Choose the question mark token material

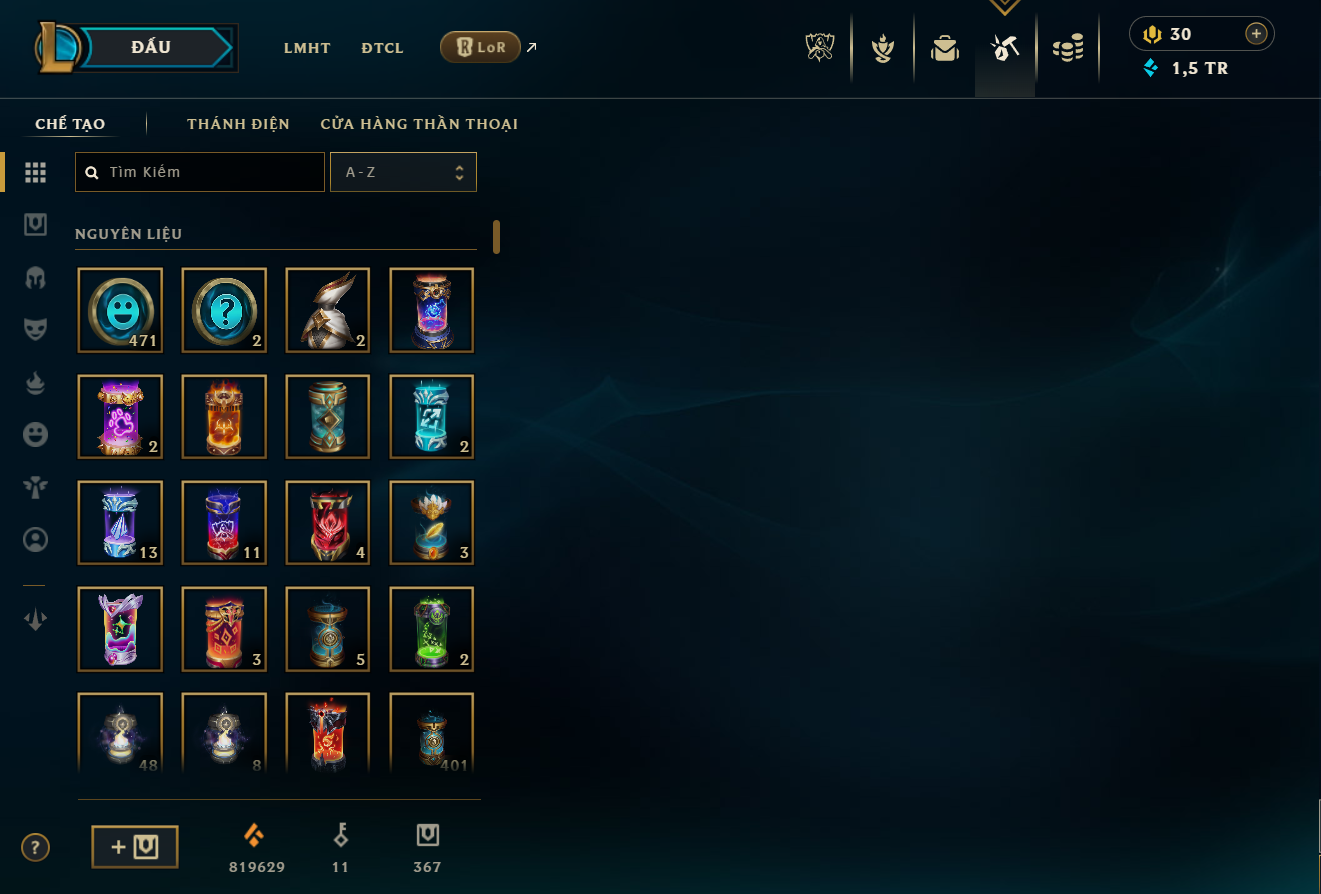click(224, 310)
